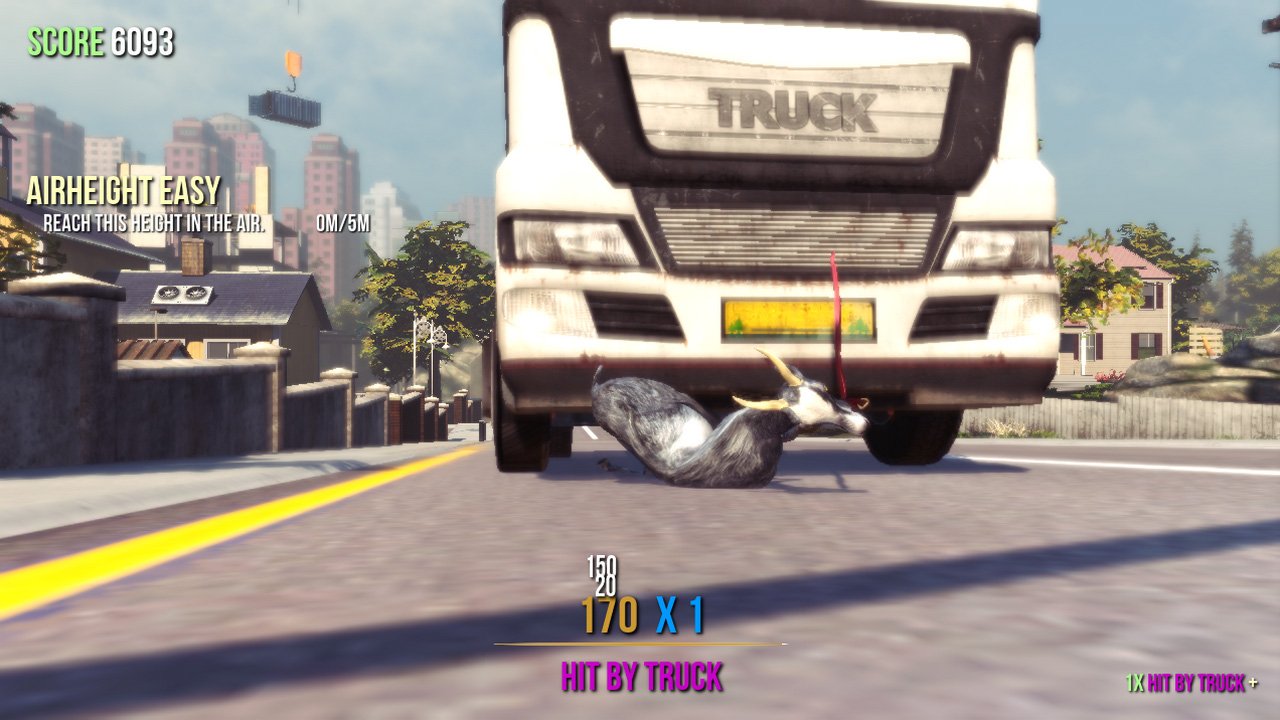The image size is (1280, 720).
Task: Click the X1 combo multiplier
Action: point(680,615)
